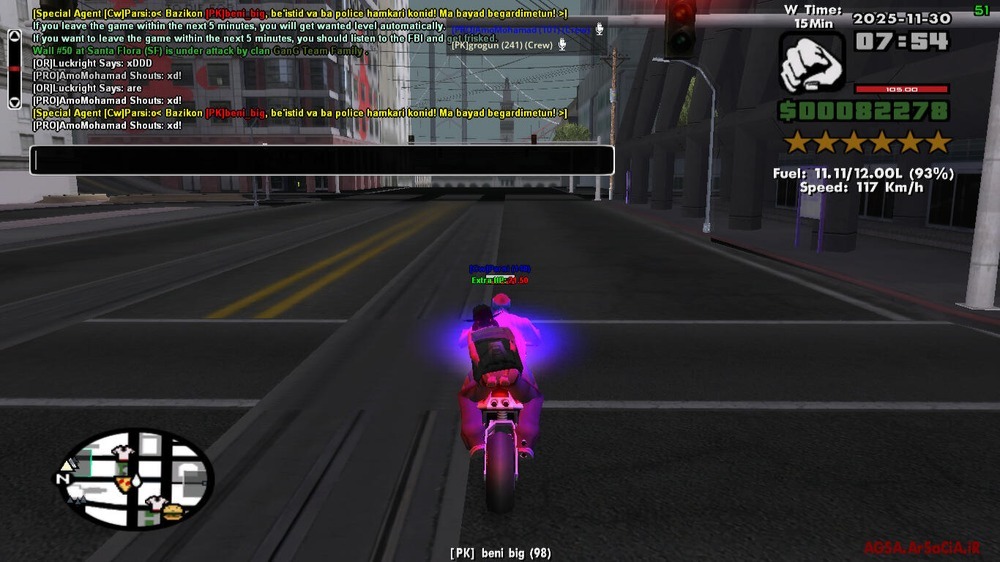This screenshot has width=1000, height=562.
Task: Click the chat text input box
Action: point(321,160)
